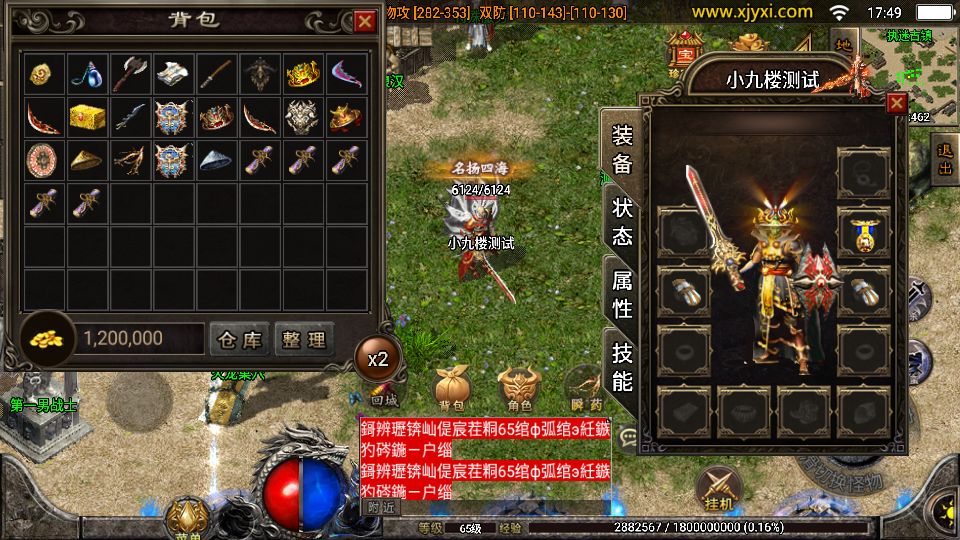The image size is (960, 540).
Task: Select the golden jeweled crown item
Action: point(303,74)
